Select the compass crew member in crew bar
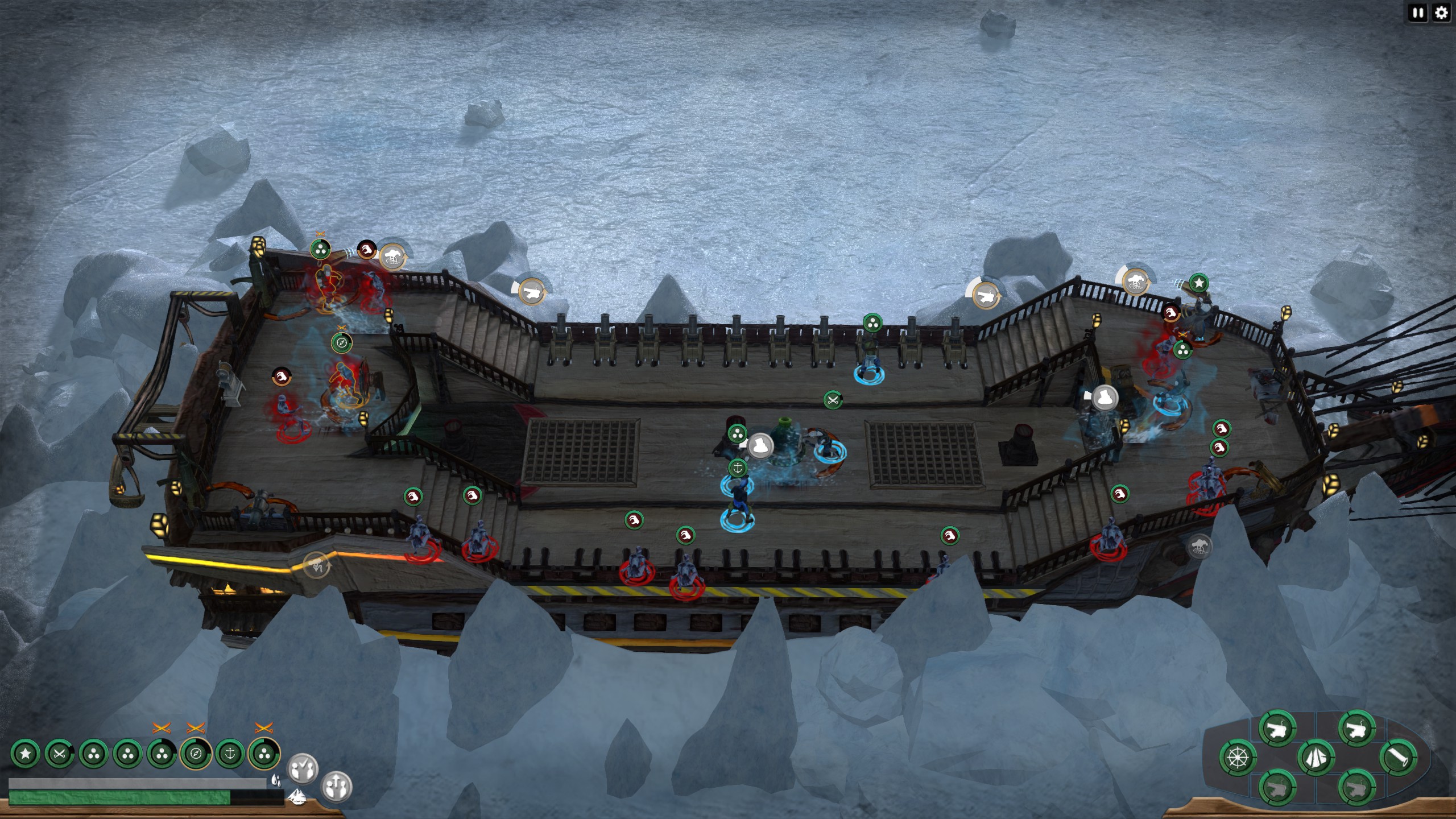1456x819 pixels. pyautogui.click(x=196, y=754)
